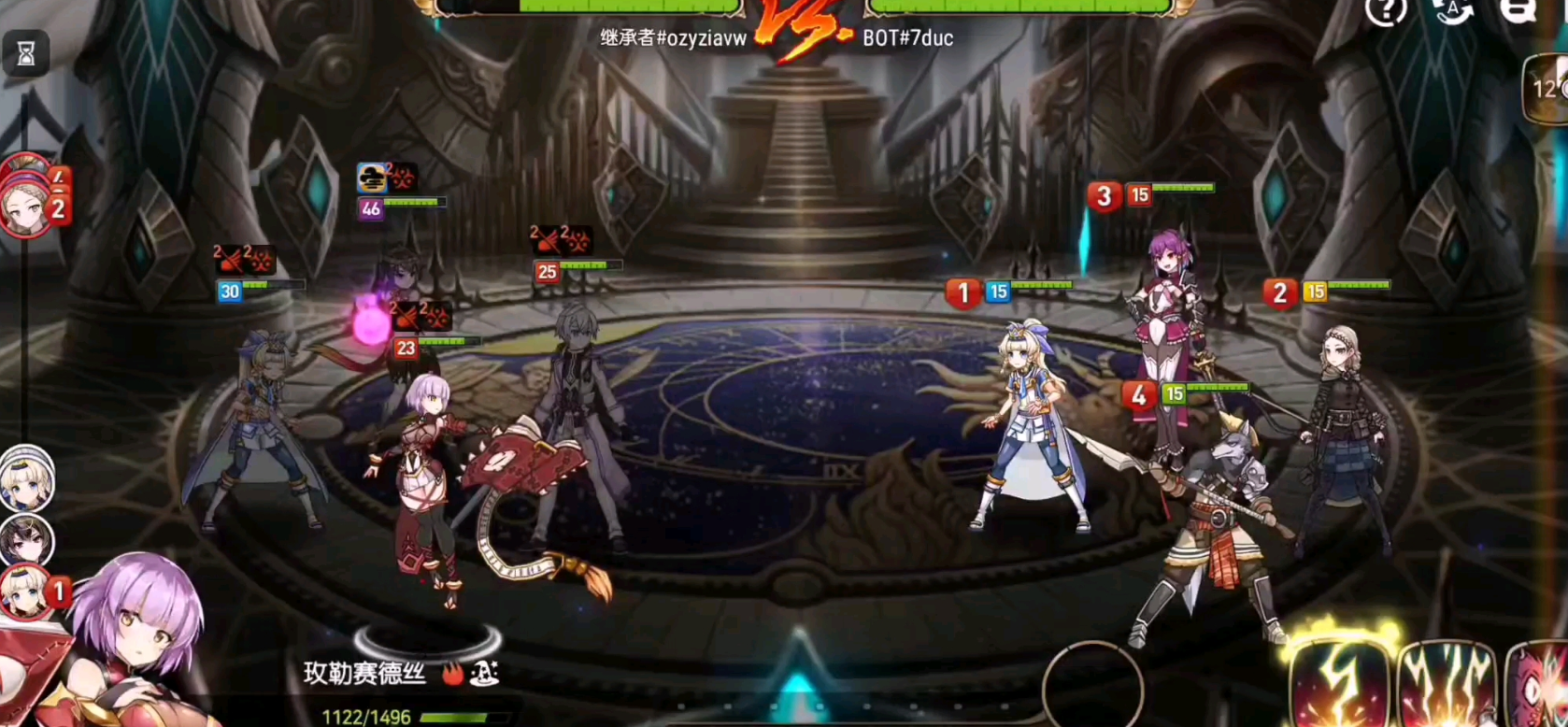Tap the empty circular button beside skills
The width and height of the screenshot is (1568, 727).
[1092, 687]
